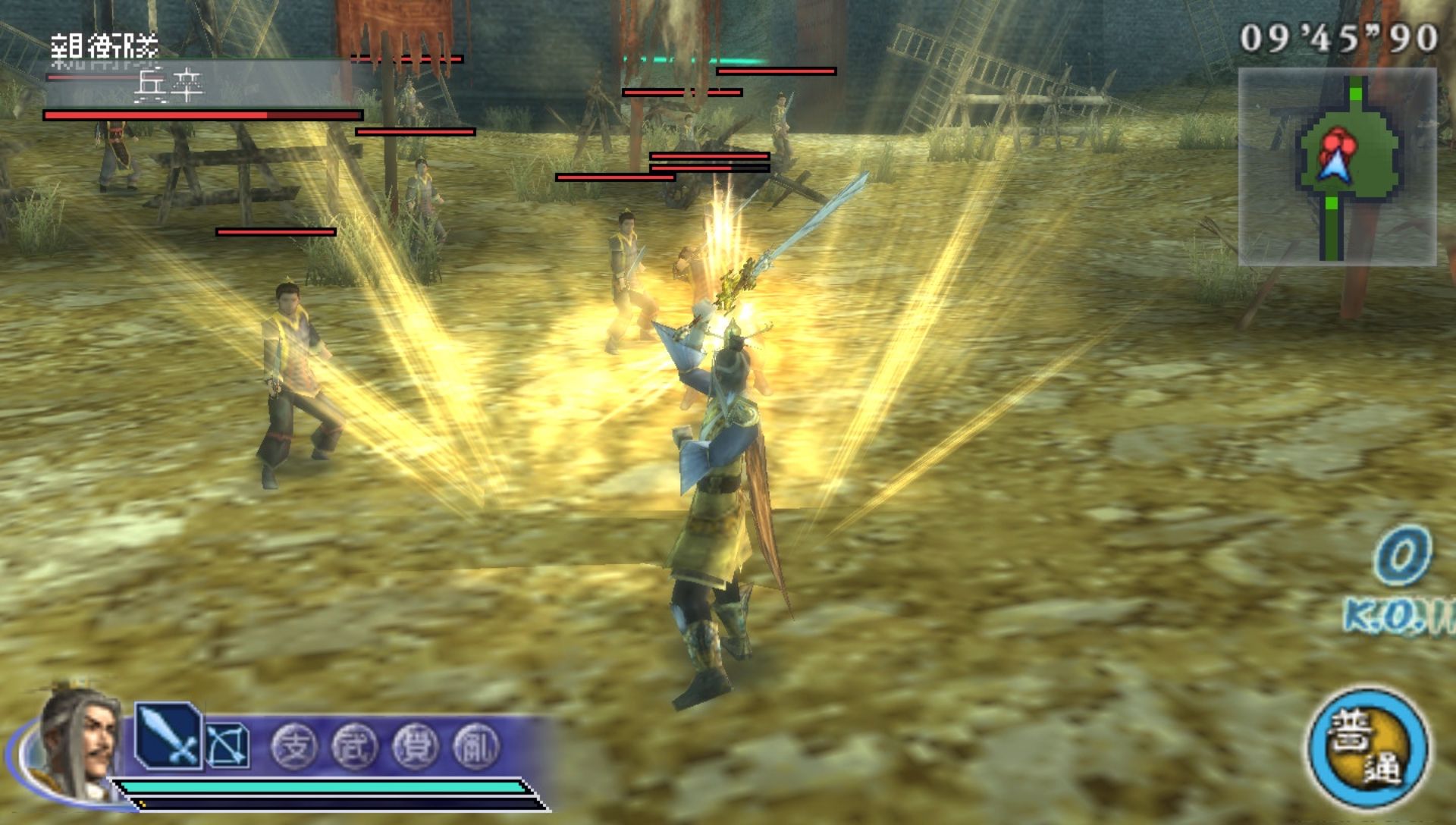Select the sword weapon icon
This screenshot has height=825, width=1456.
coord(168,736)
